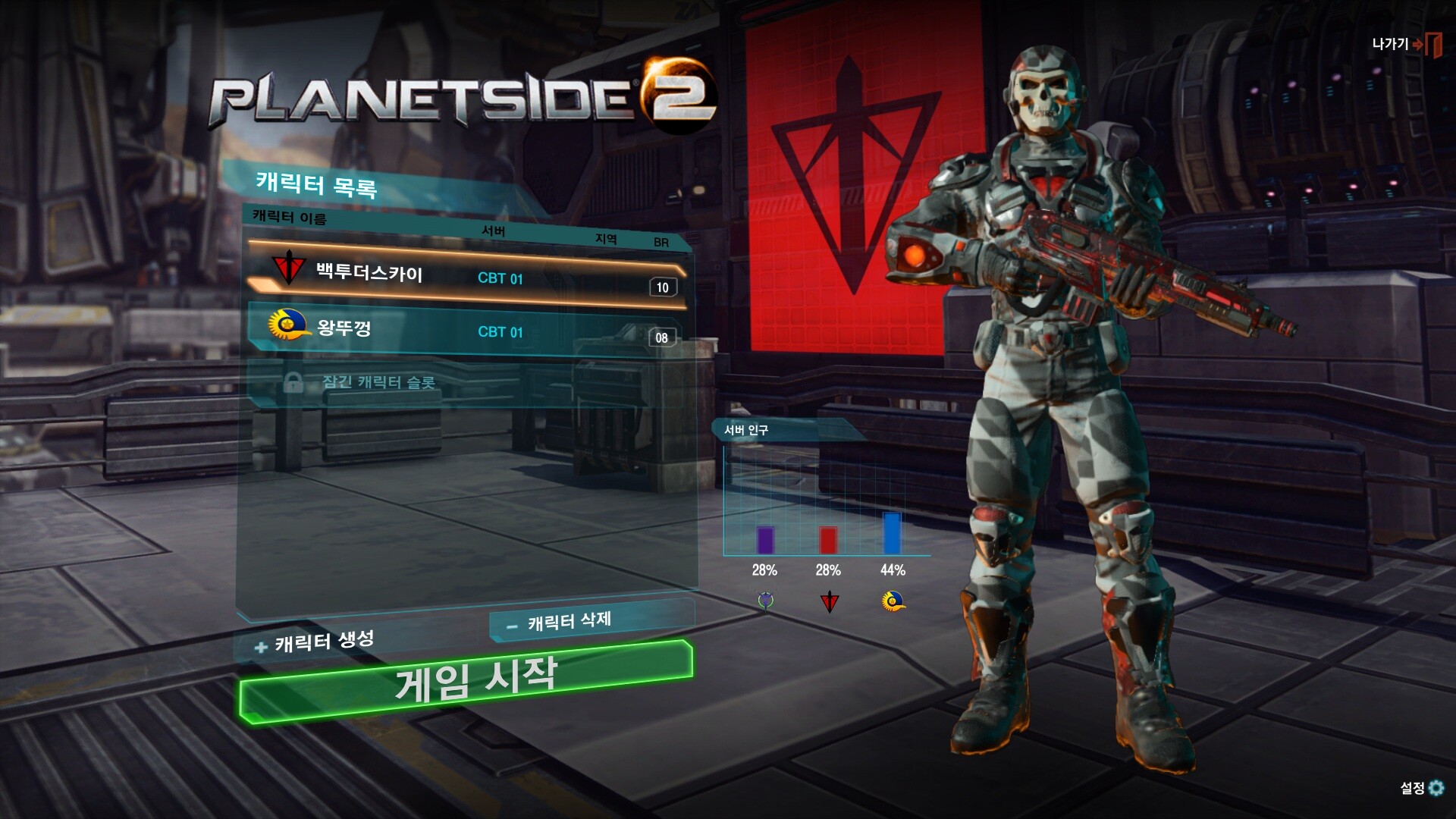
Task: Exit using the 나가기 button
Action: (1405, 44)
